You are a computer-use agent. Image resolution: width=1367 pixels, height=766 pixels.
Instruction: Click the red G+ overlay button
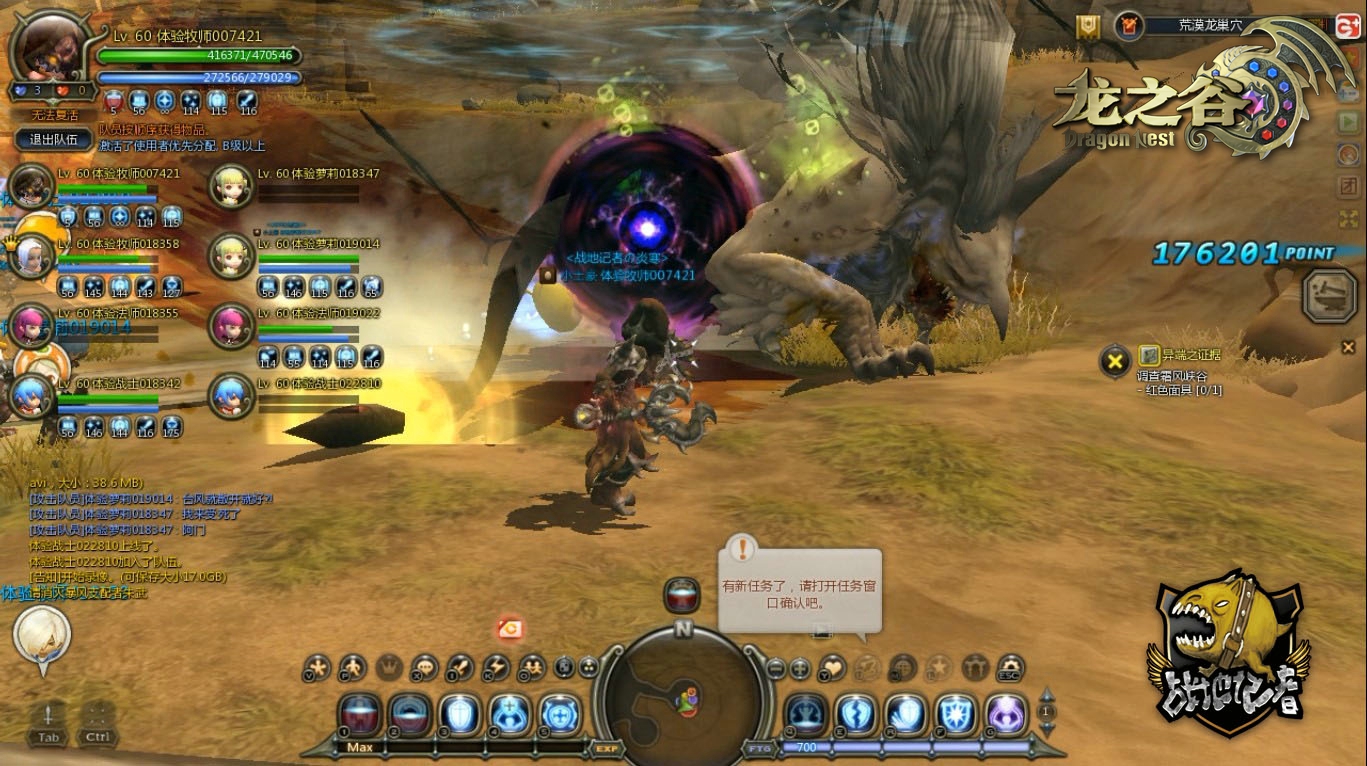1347,27
